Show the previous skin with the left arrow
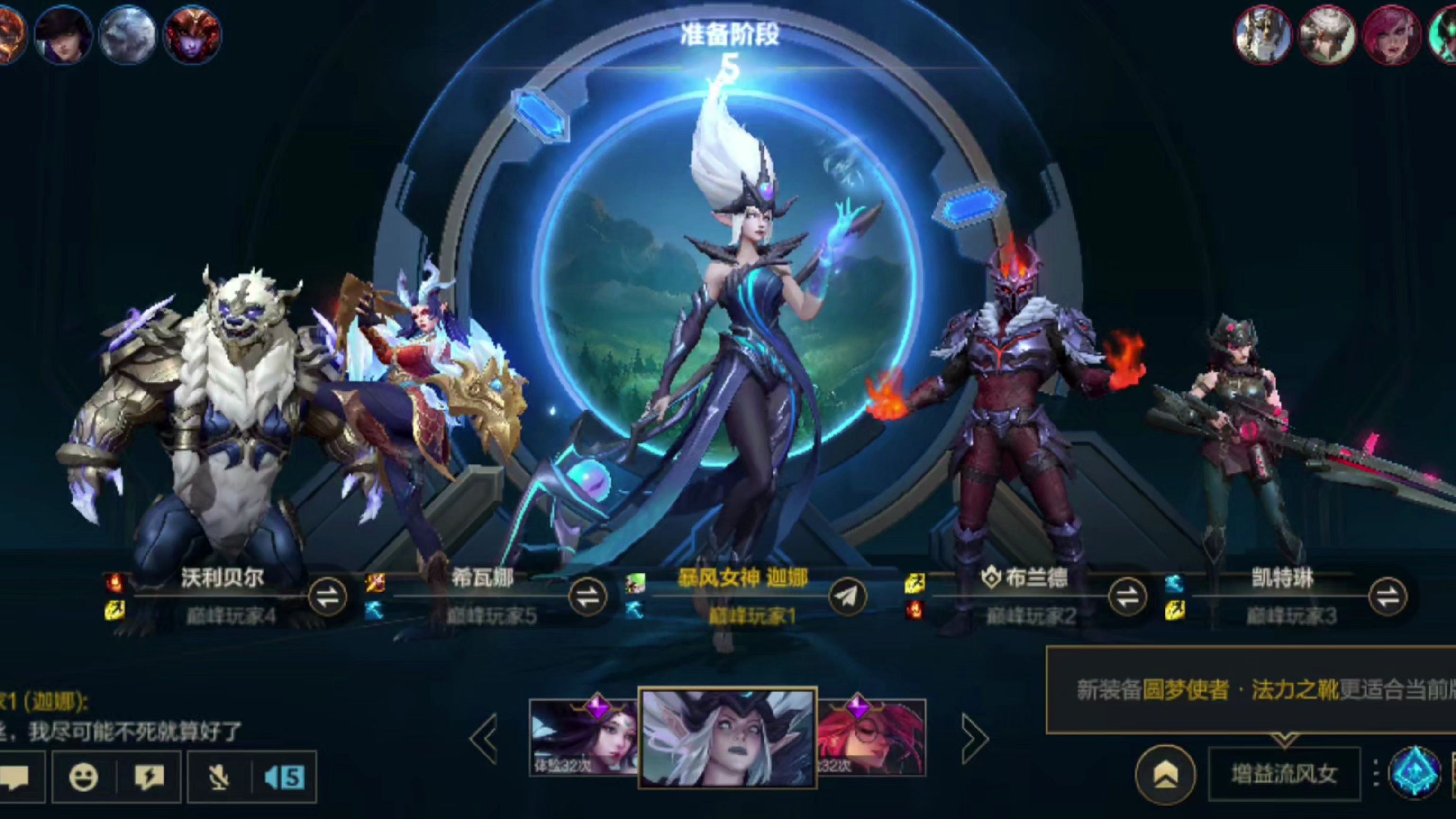This screenshot has width=1456, height=819. click(x=485, y=738)
